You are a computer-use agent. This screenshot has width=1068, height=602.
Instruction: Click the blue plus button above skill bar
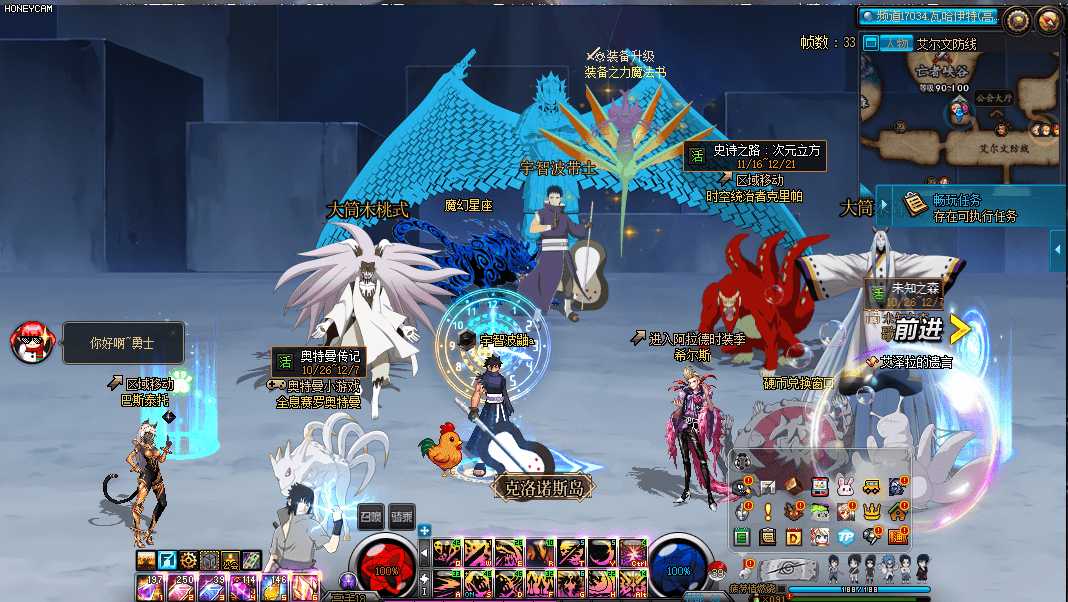coord(425,530)
